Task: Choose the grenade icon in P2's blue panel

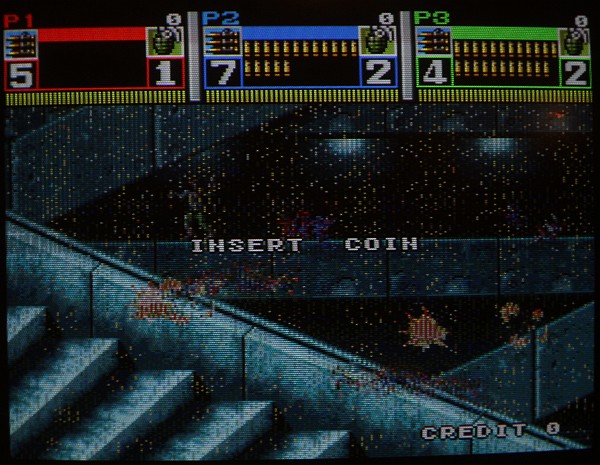Action: (x=377, y=43)
